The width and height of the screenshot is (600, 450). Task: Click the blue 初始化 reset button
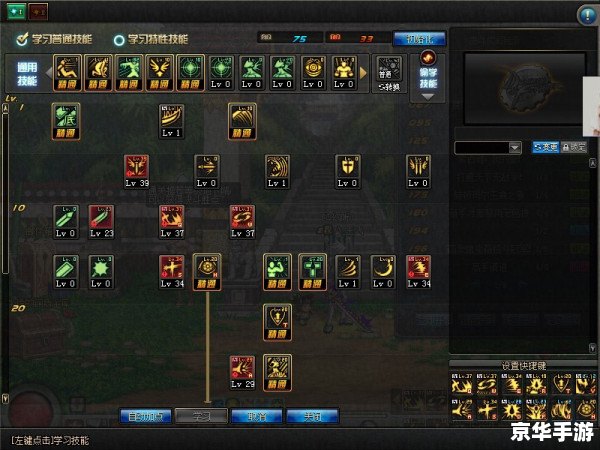[x=419, y=39]
